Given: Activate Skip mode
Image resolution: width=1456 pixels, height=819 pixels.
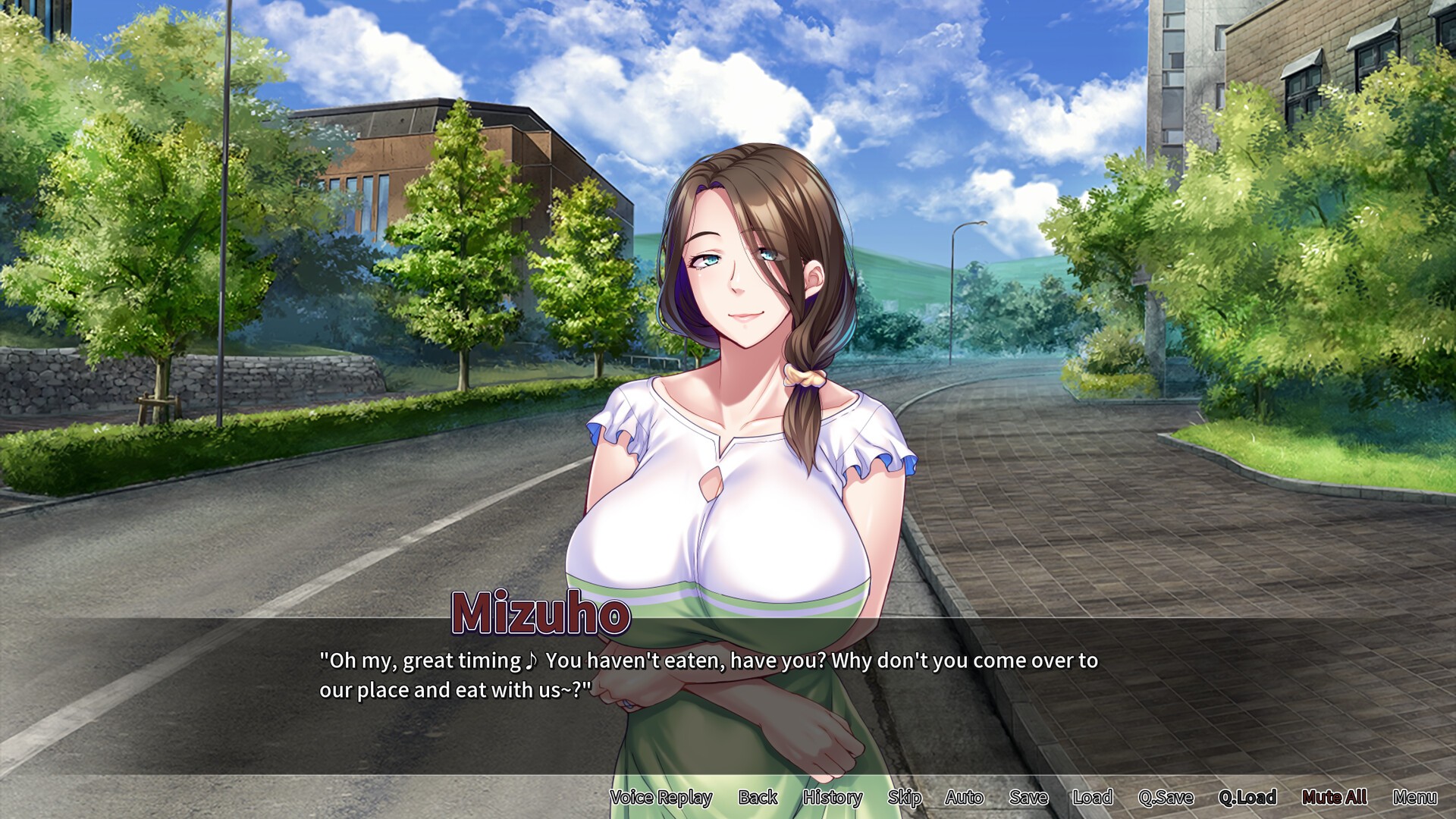Looking at the screenshot, I should pos(904,797).
